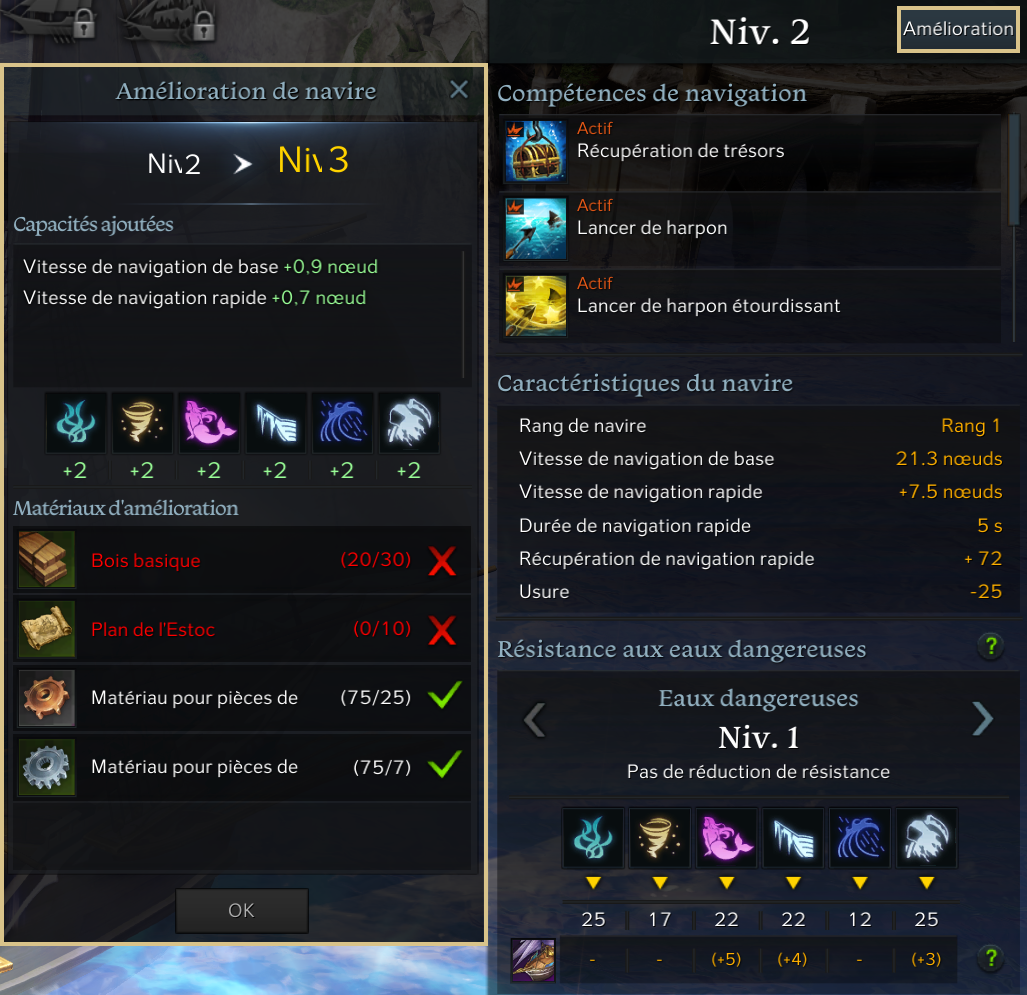1027x995 pixels.
Task: Show previous Eaux dangereuses level
Action: click(535, 718)
